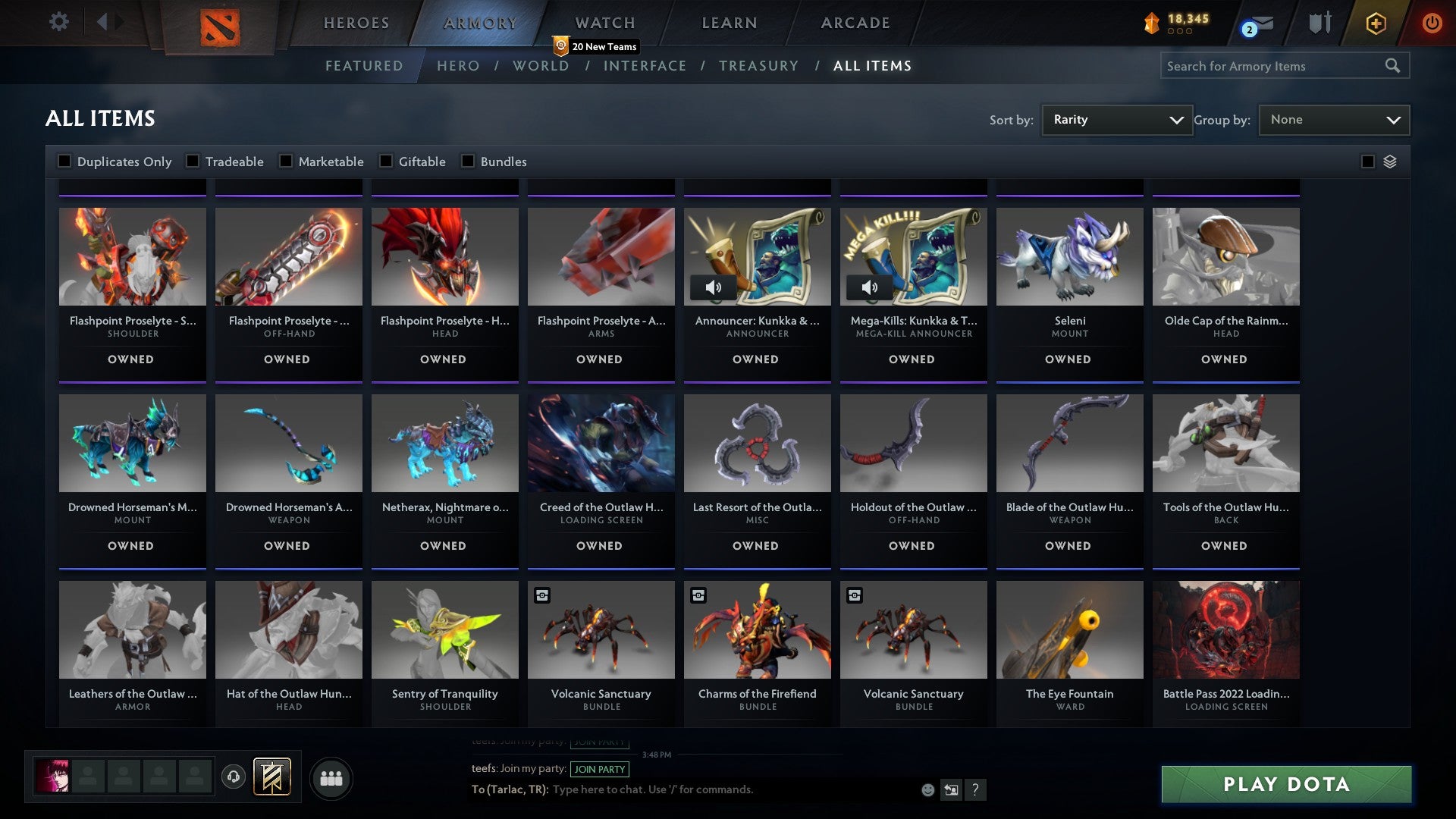
Task: Switch to the TREASURY tab
Action: pyautogui.click(x=758, y=66)
